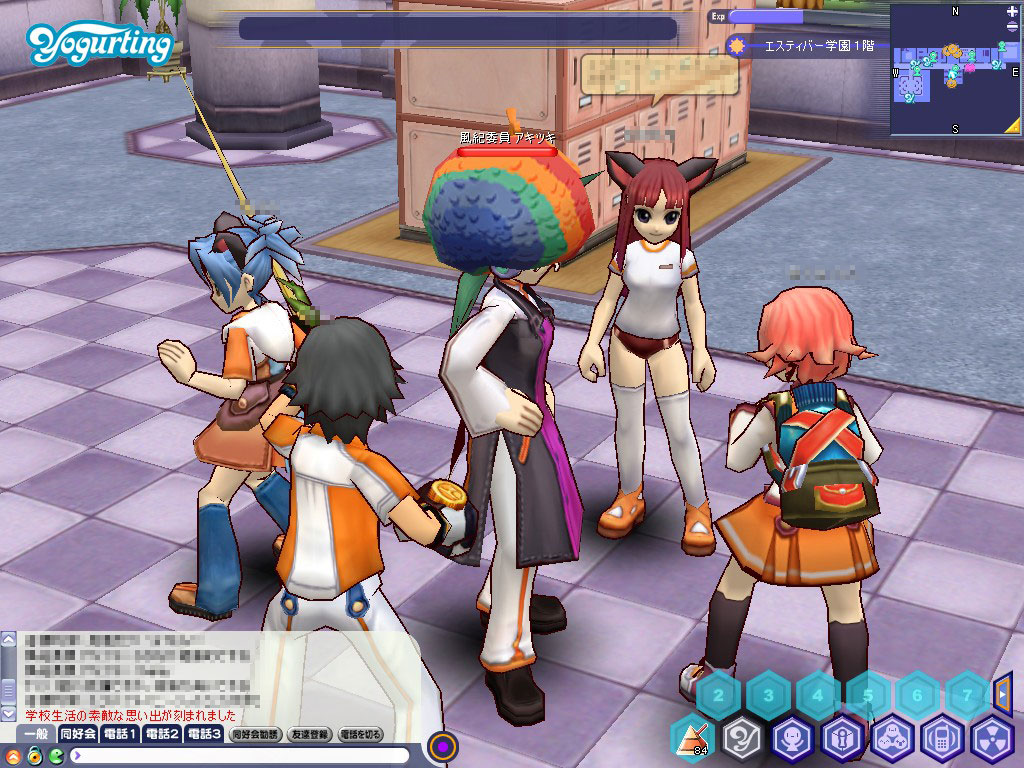Zoom in the minimap with plus button
1024x768 pixels.
pos(1012,12)
